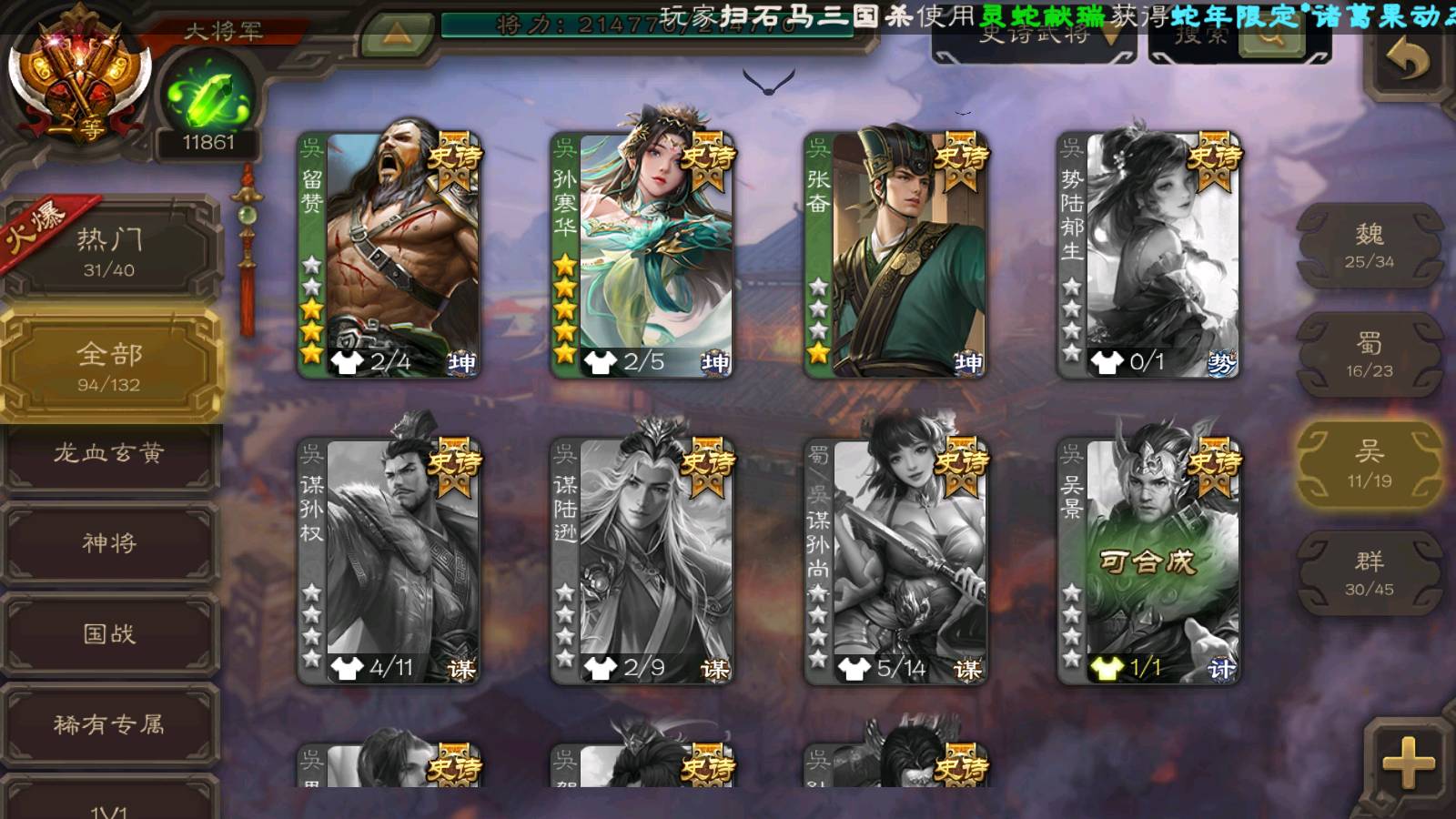Select the 留赞 general card
The width and height of the screenshot is (1456, 819).
pyautogui.click(x=389, y=255)
